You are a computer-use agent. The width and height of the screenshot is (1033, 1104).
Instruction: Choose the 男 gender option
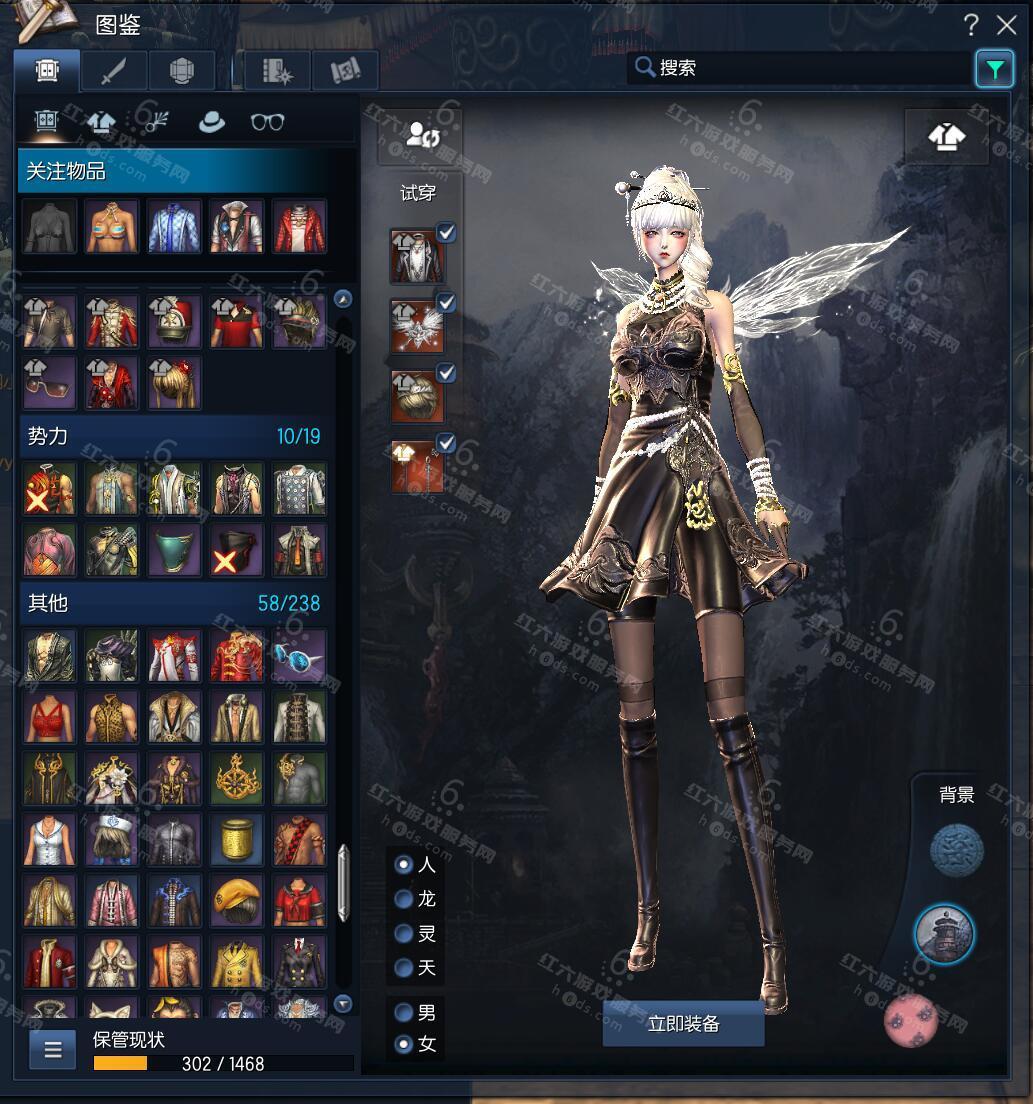tap(404, 1012)
